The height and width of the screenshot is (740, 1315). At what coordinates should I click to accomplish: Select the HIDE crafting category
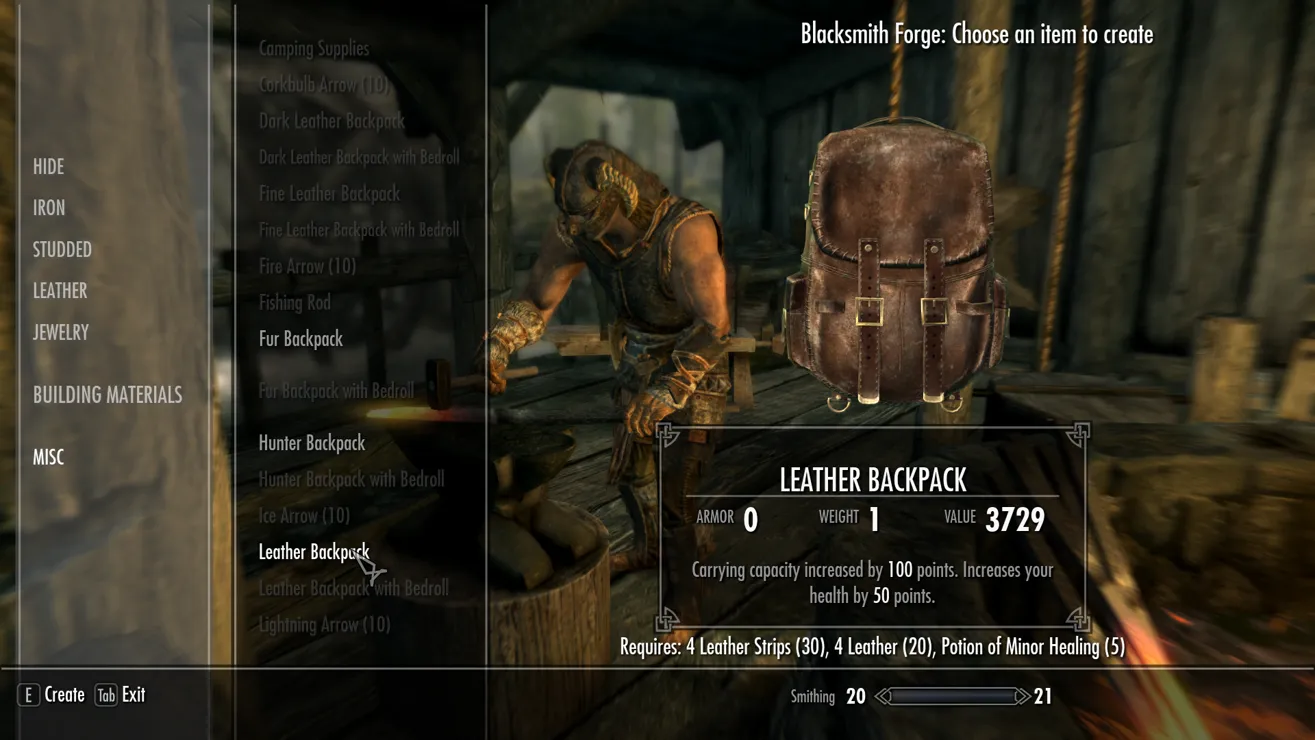pyautogui.click(x=48, y=167)
